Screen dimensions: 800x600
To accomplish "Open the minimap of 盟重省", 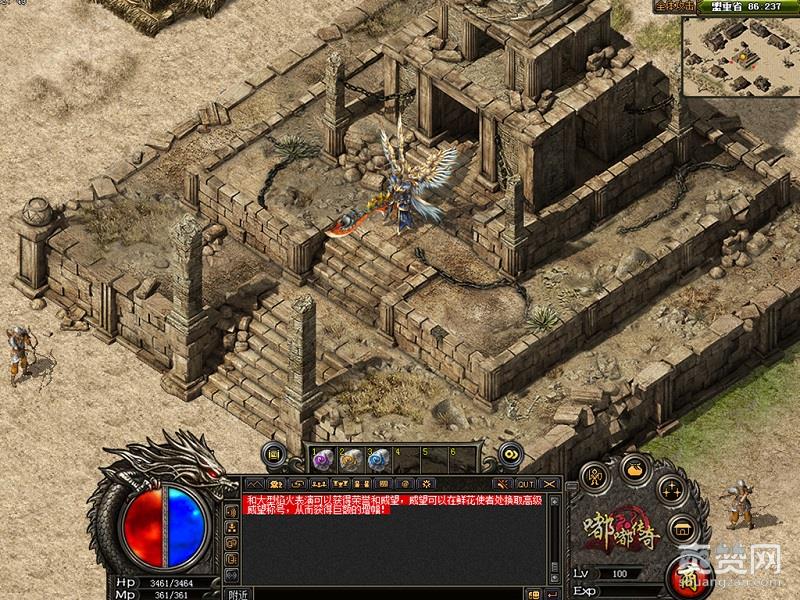I will (x=740, y=55).
